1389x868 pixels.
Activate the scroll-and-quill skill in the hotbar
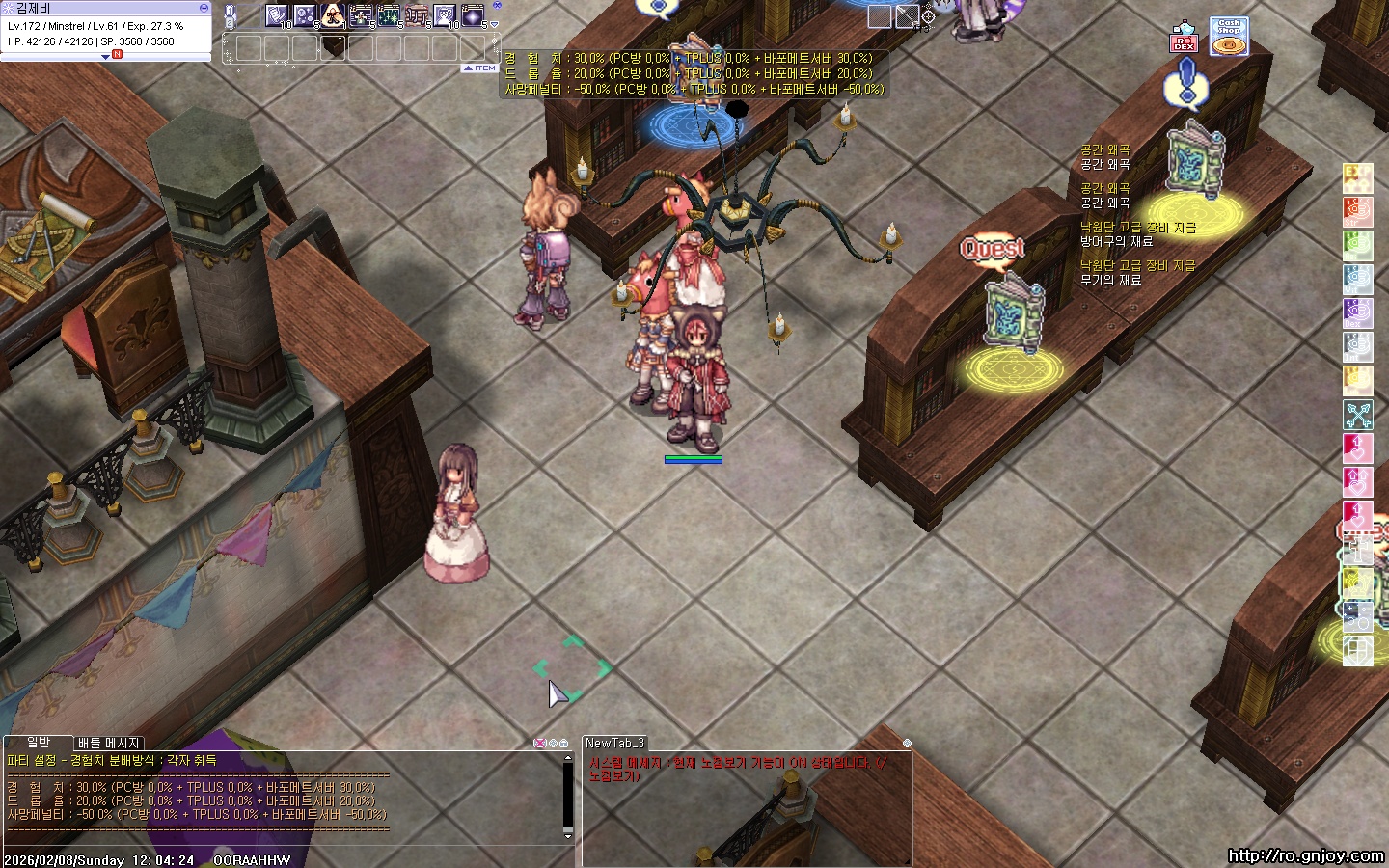(277, 15)
